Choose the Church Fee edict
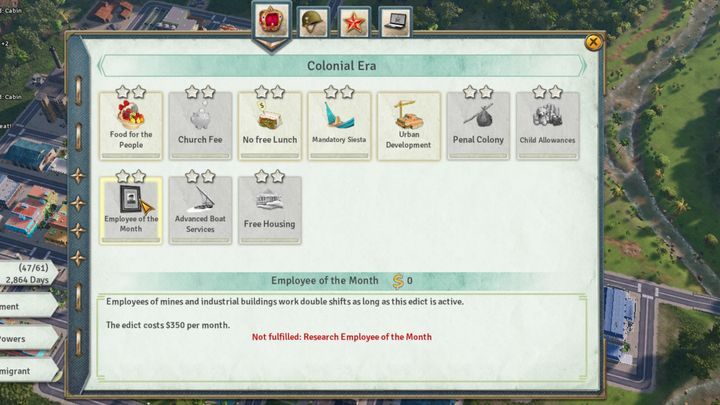The image size is (720, 405). 200,125
